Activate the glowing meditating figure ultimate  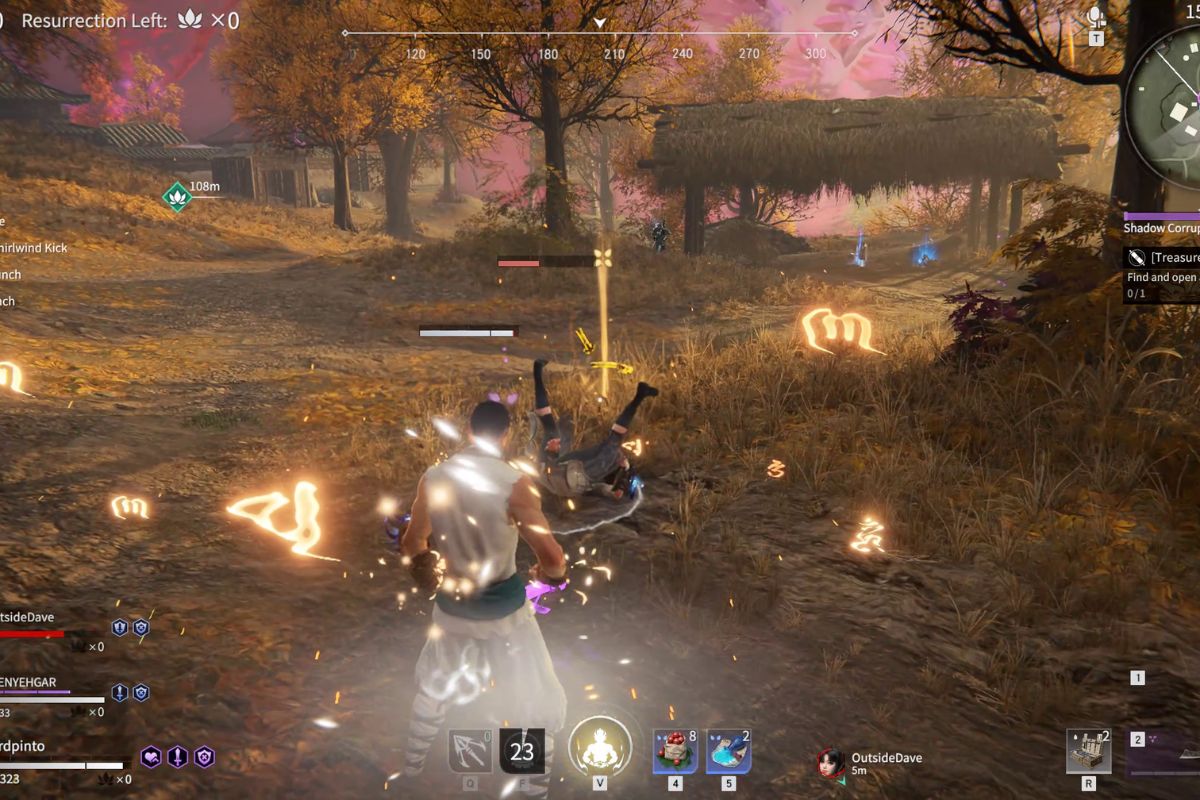pos(599,748)
